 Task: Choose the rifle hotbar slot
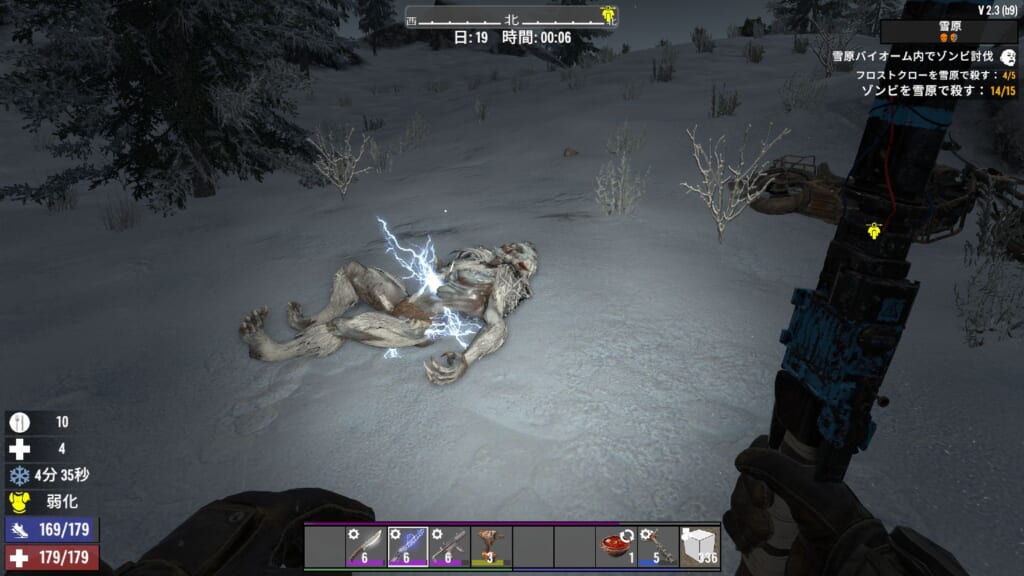pos(450,547)
